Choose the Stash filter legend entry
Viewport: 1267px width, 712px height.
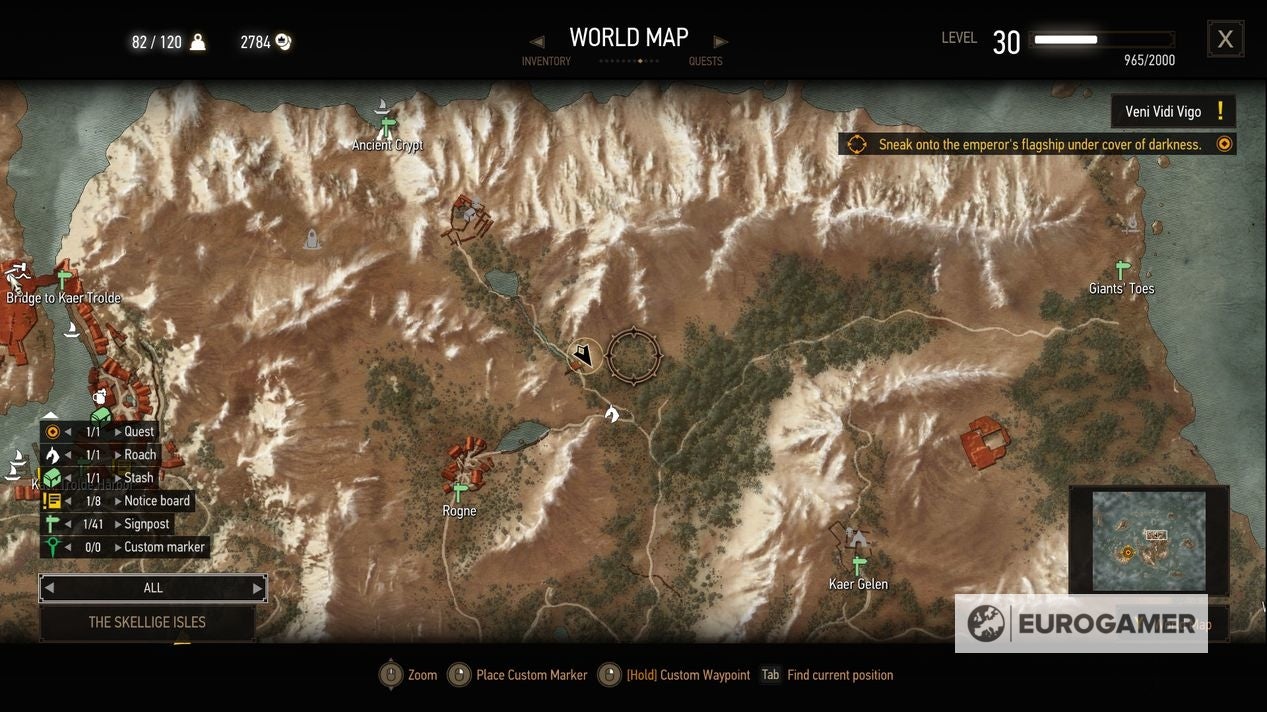tap(139, 478)
